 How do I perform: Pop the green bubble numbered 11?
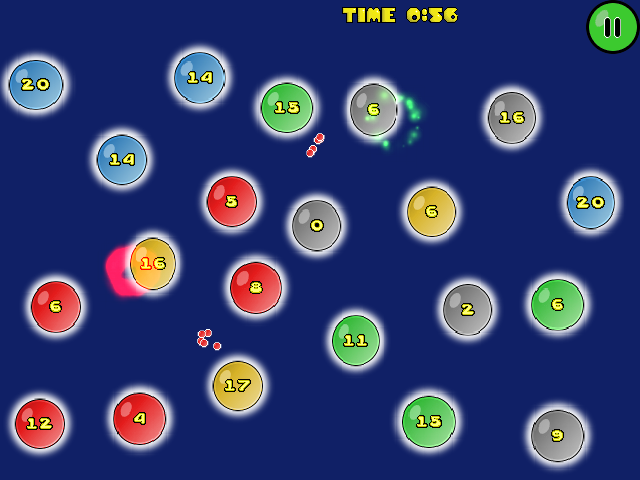[356, 340]
